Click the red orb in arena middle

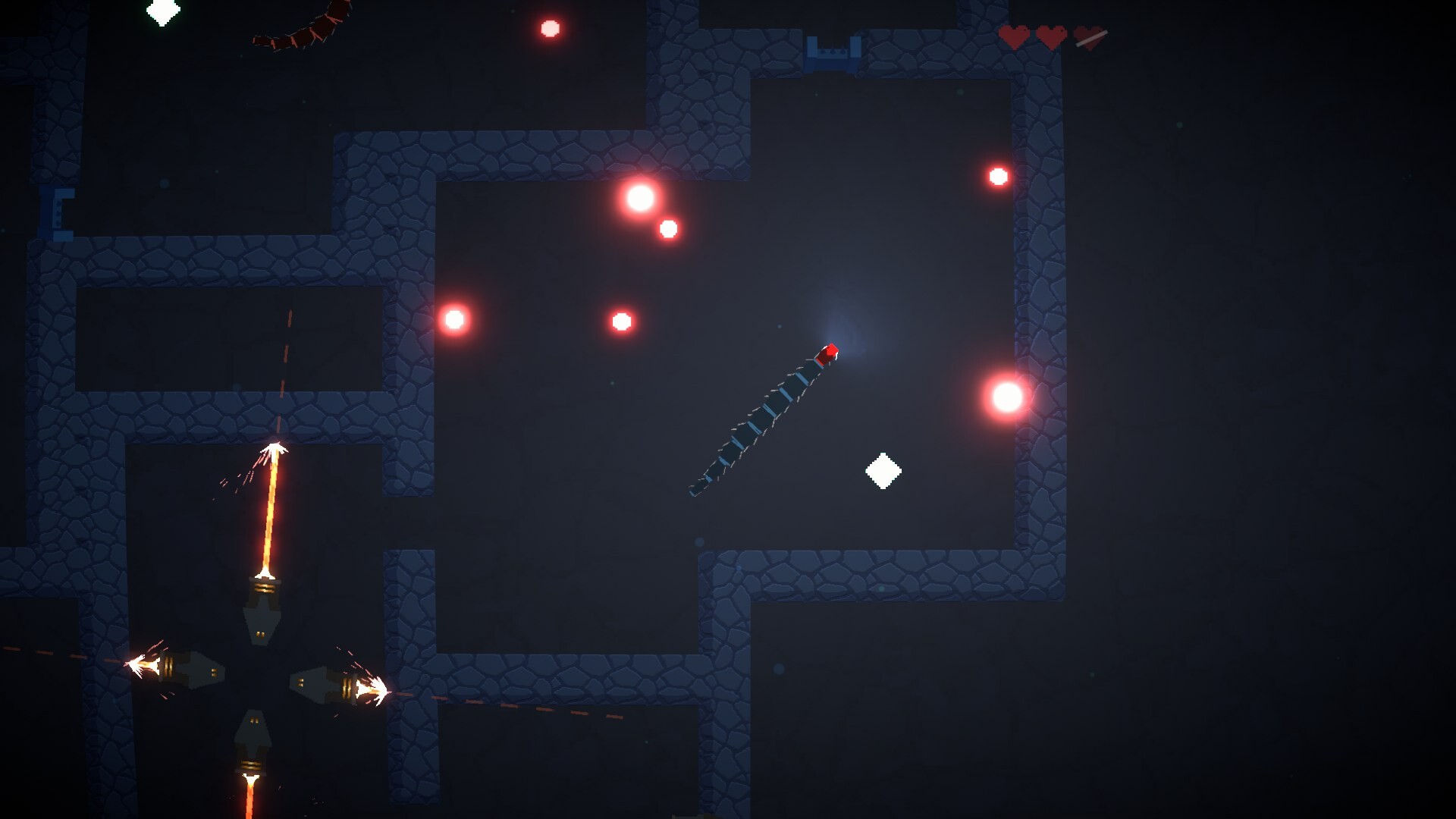(x=620, y=322)
